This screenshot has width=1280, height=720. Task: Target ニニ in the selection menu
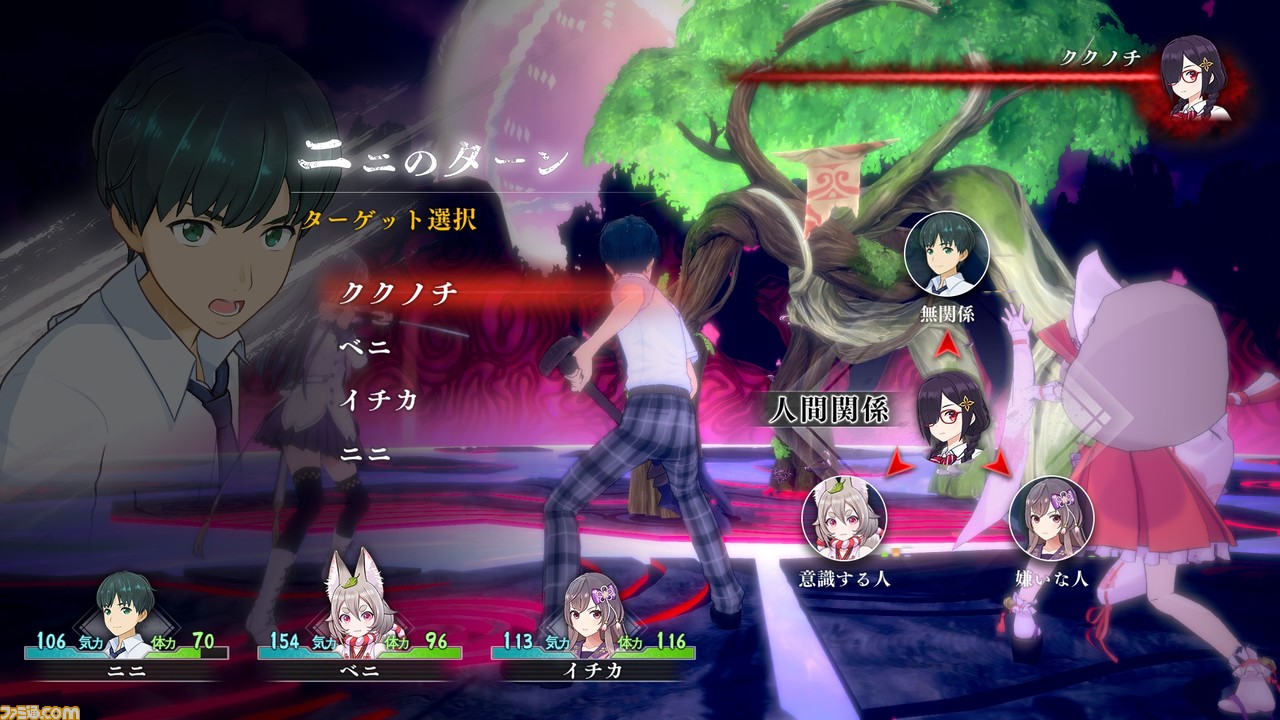(365, 453)
